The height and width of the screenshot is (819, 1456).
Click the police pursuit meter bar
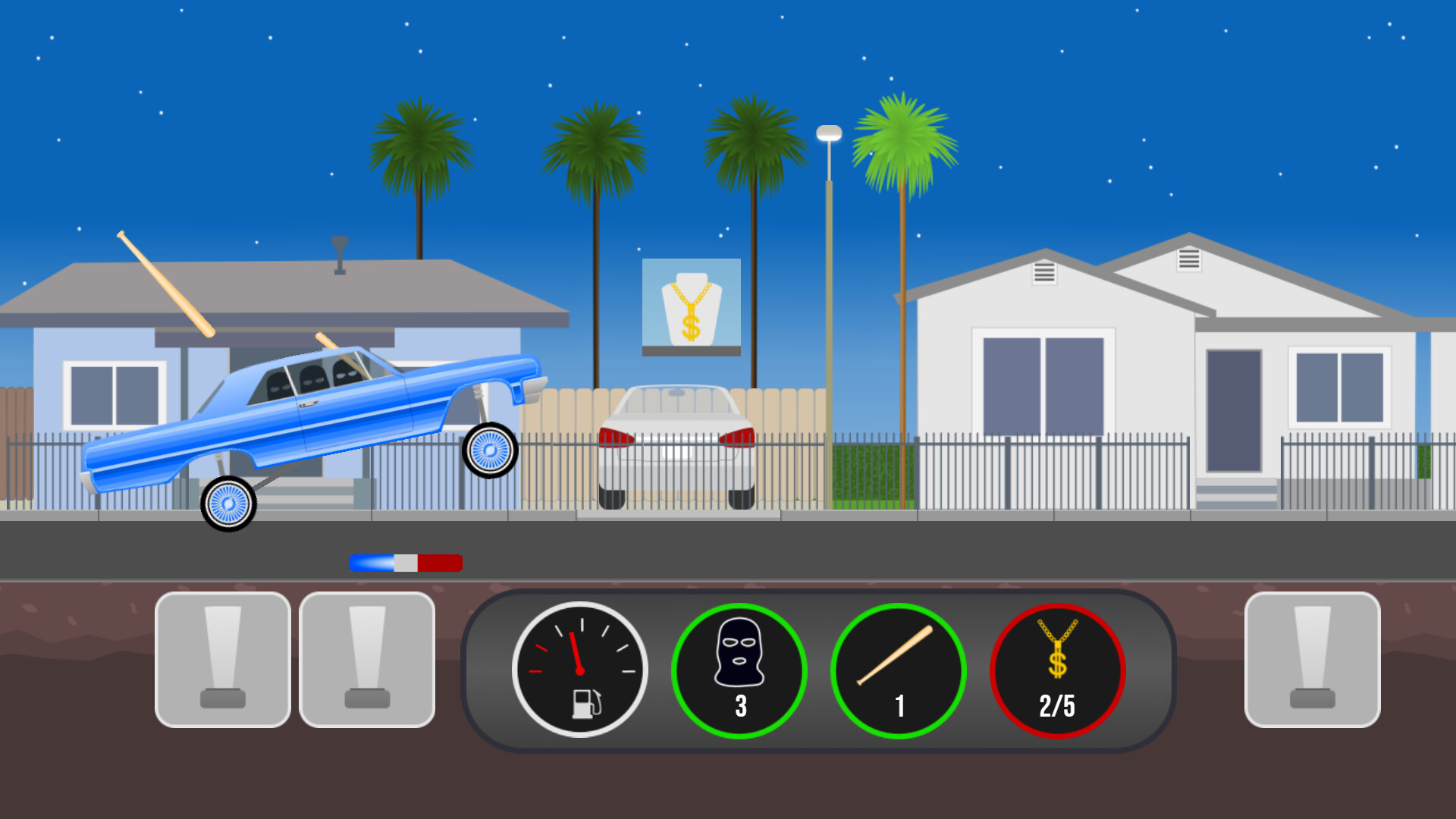coord(404,562)
